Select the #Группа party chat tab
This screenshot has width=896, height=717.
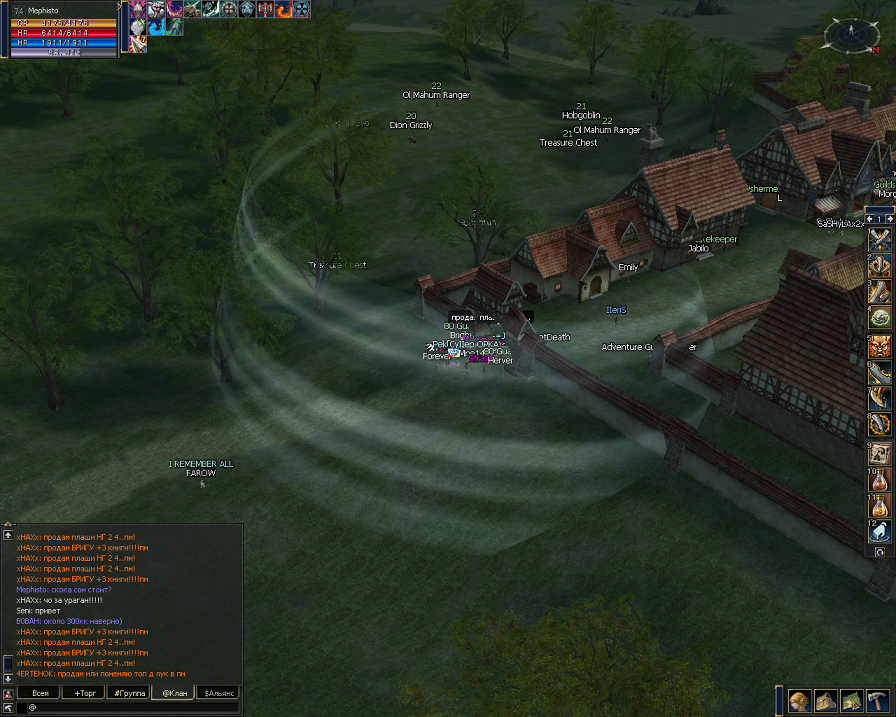(x=128, y=692)
